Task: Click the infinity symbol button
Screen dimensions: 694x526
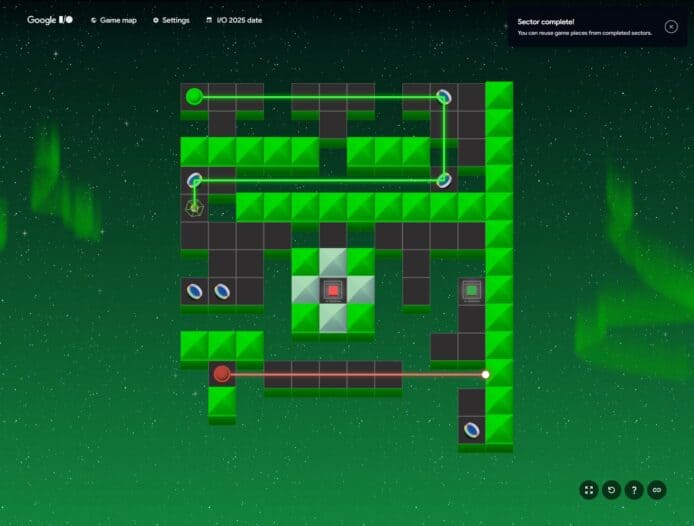Action: pos(657,490)
